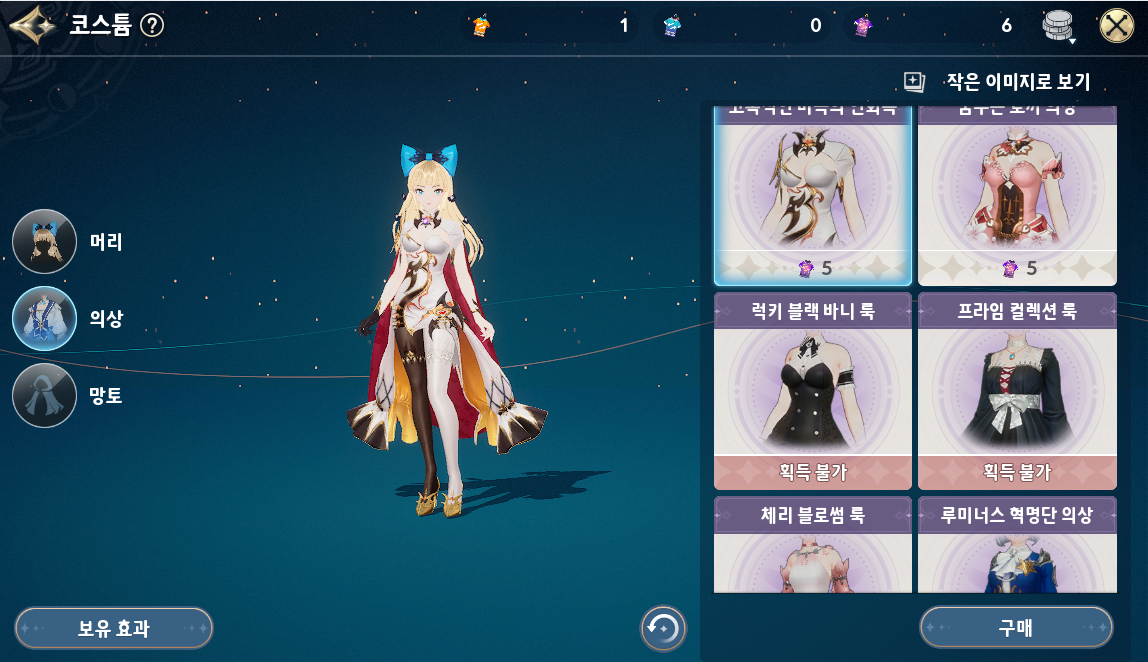Select the 의상 category
This screenshot has height=662, width=1148.
coord(45,319)
